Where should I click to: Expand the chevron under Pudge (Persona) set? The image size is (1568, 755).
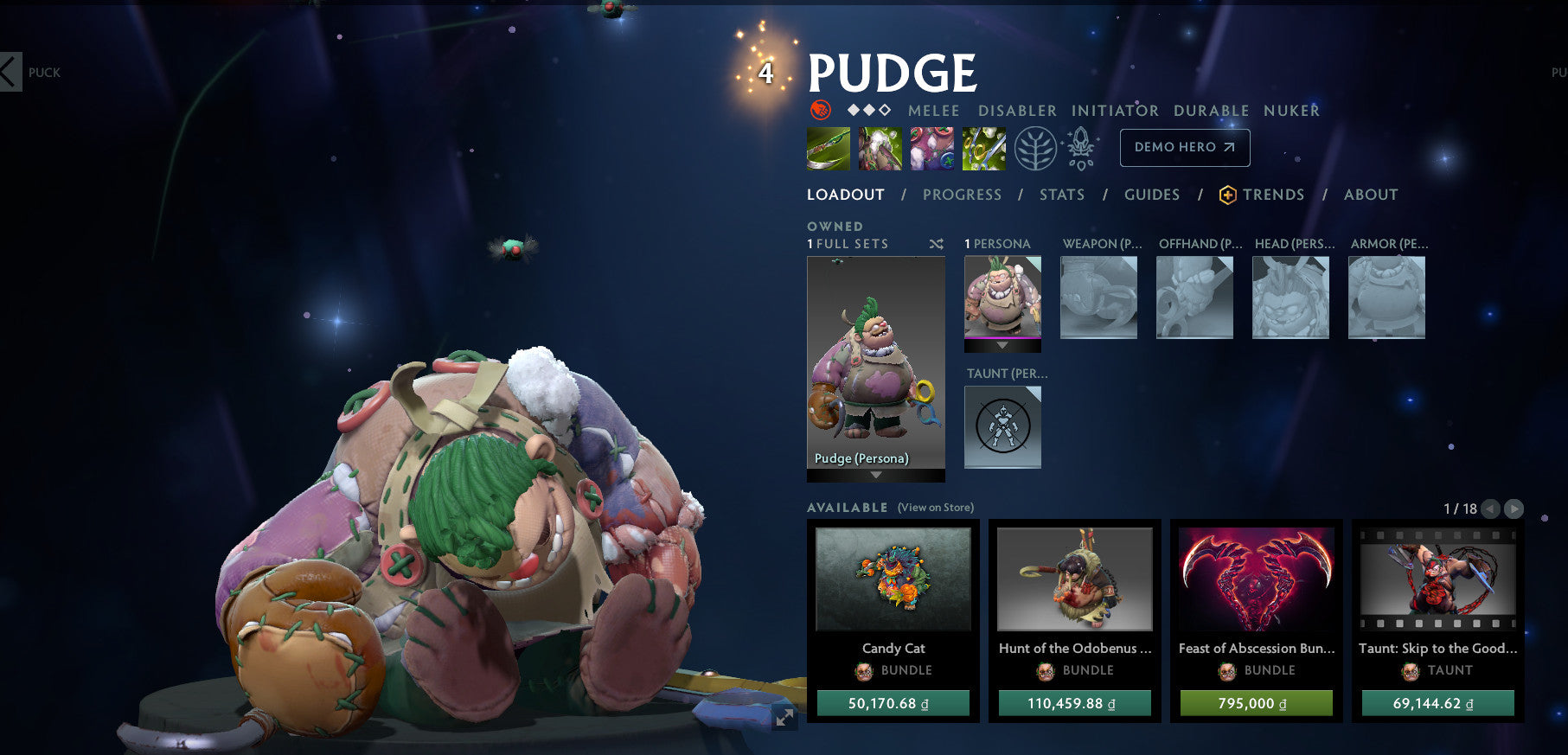pos(875,475)
